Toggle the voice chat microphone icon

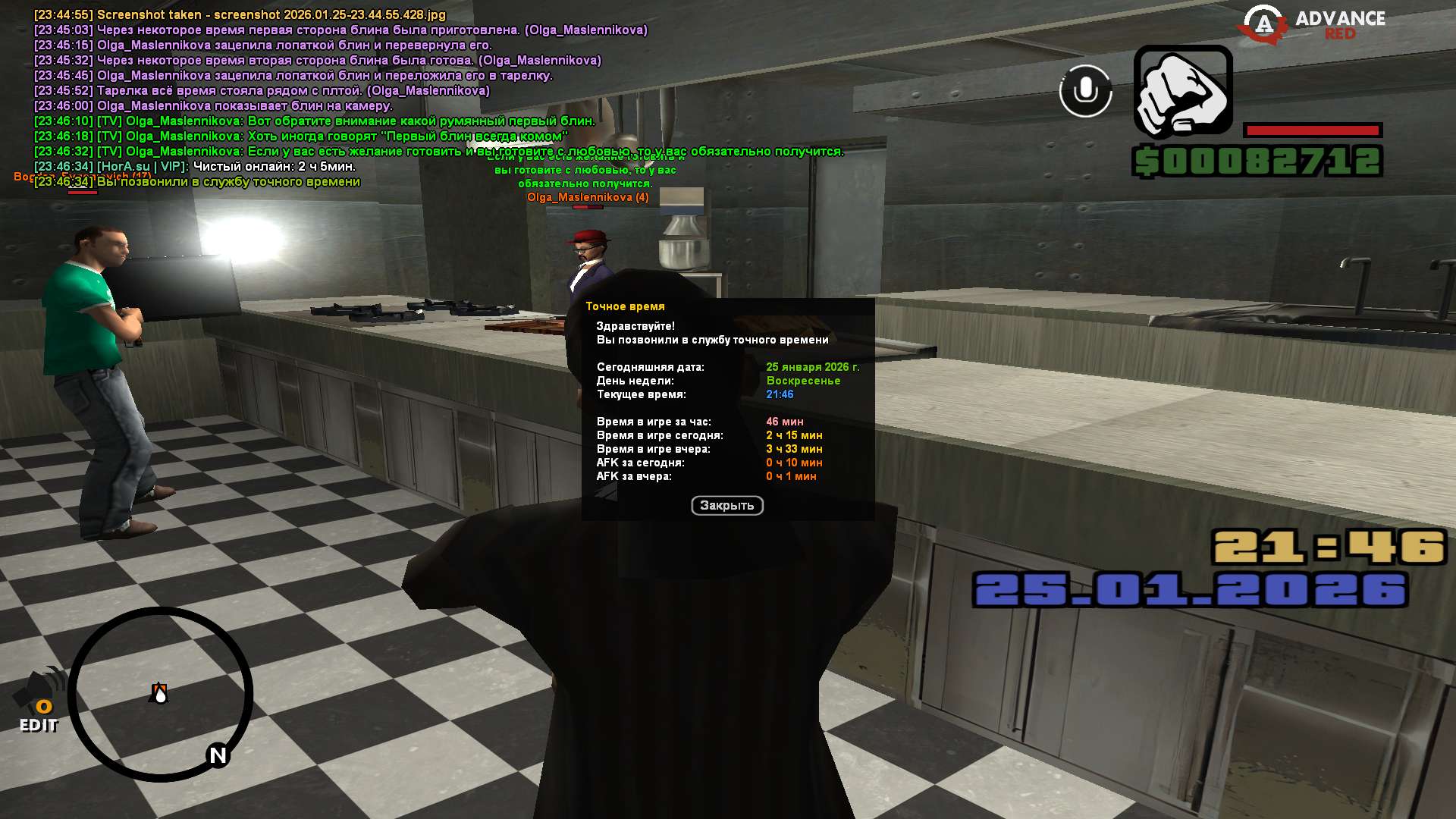coord(1085,91)
